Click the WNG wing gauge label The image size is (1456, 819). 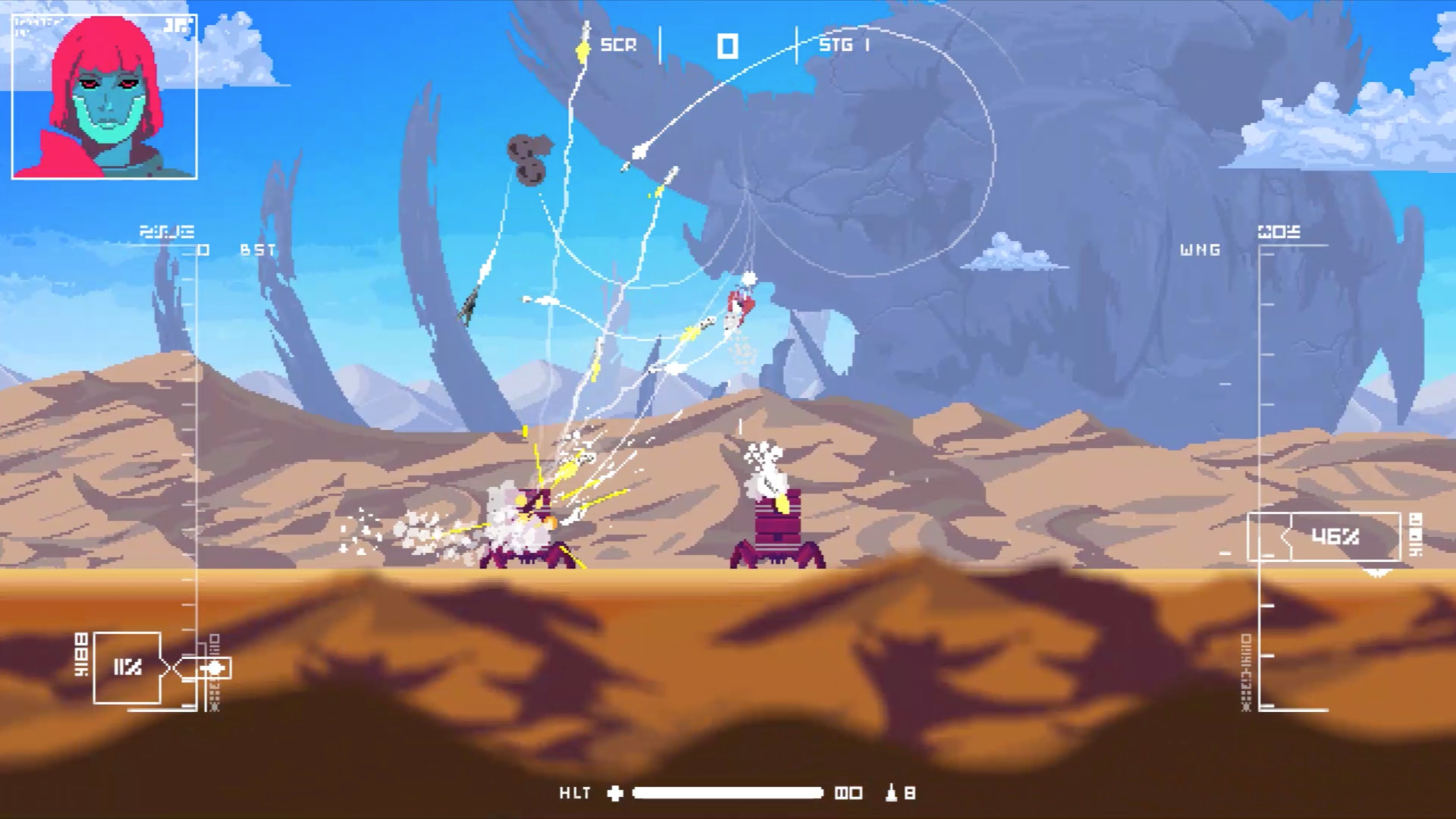(x=1200, y=250)
